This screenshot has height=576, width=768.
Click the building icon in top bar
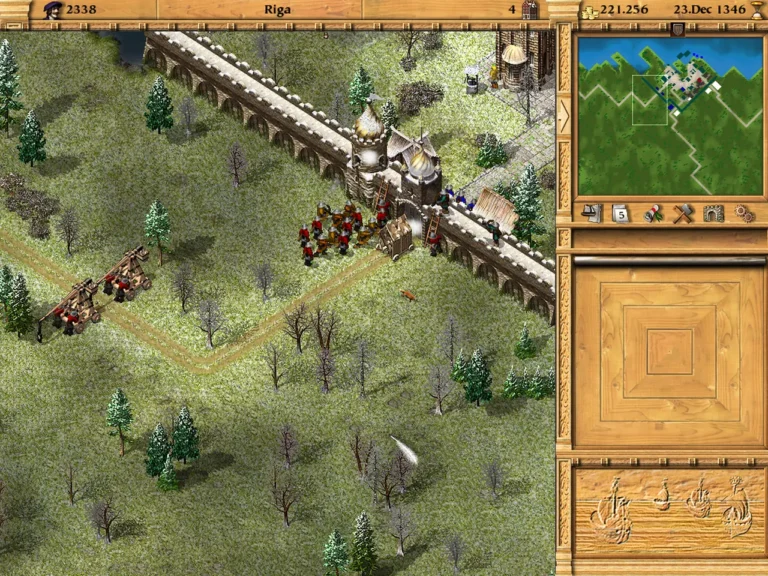point(529,10)
